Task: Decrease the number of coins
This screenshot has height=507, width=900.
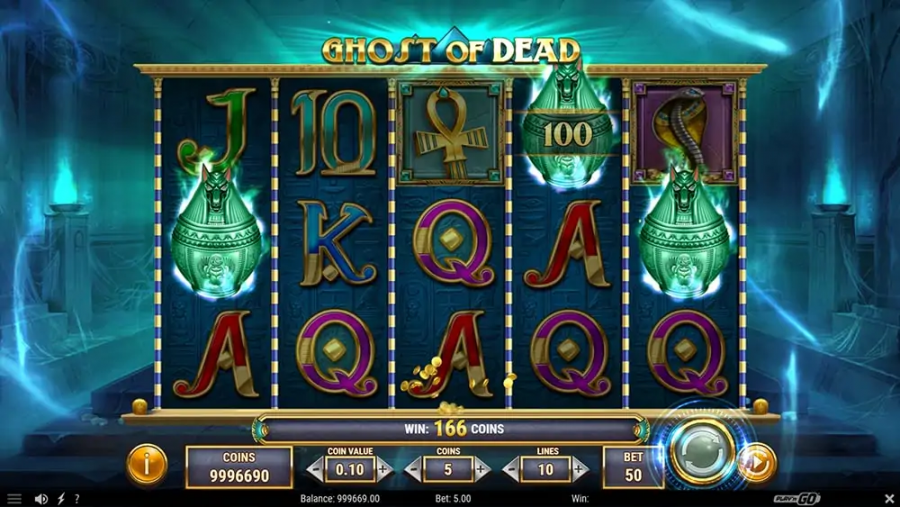Action: (x=414, y=469)
